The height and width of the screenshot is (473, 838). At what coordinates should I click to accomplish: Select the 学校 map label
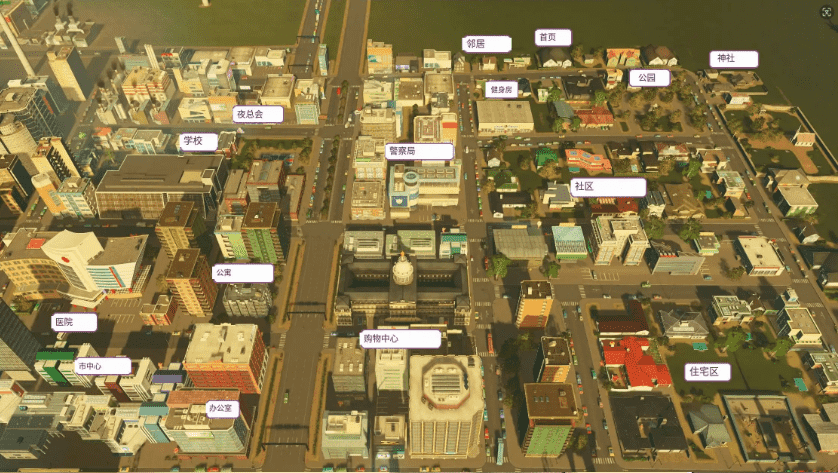coord(198,141)
